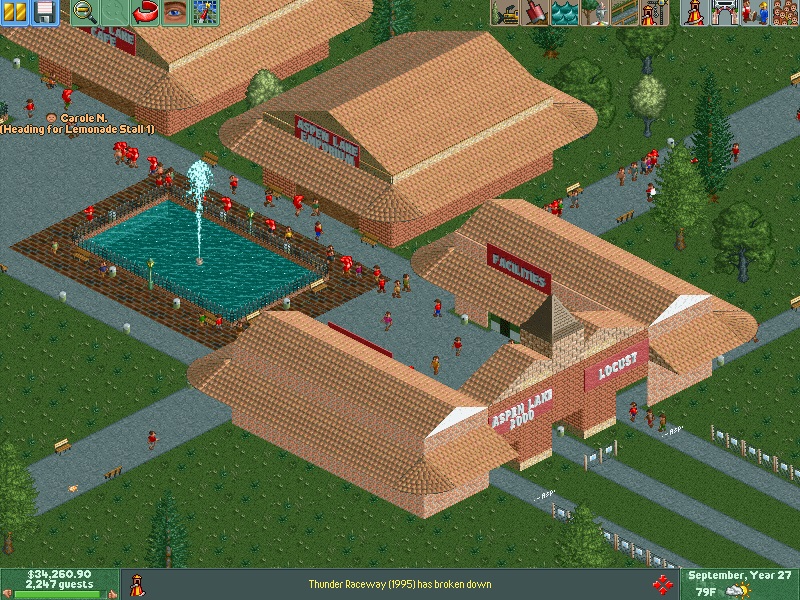The image size is (800, 600).
Task: Activate the water adjustment tool
Action: click(x=565, y=12)
